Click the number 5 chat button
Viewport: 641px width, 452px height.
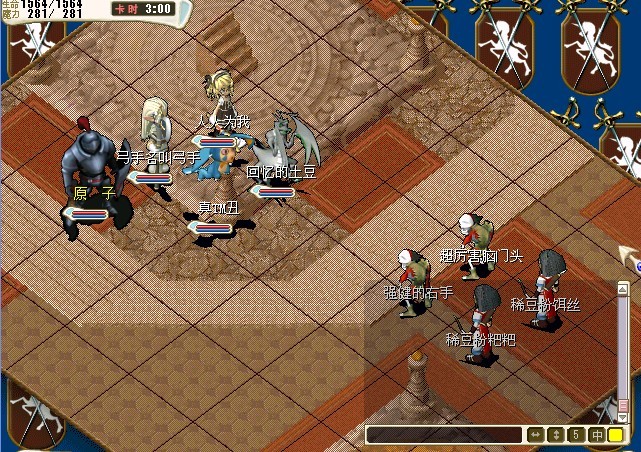point(576,435)
